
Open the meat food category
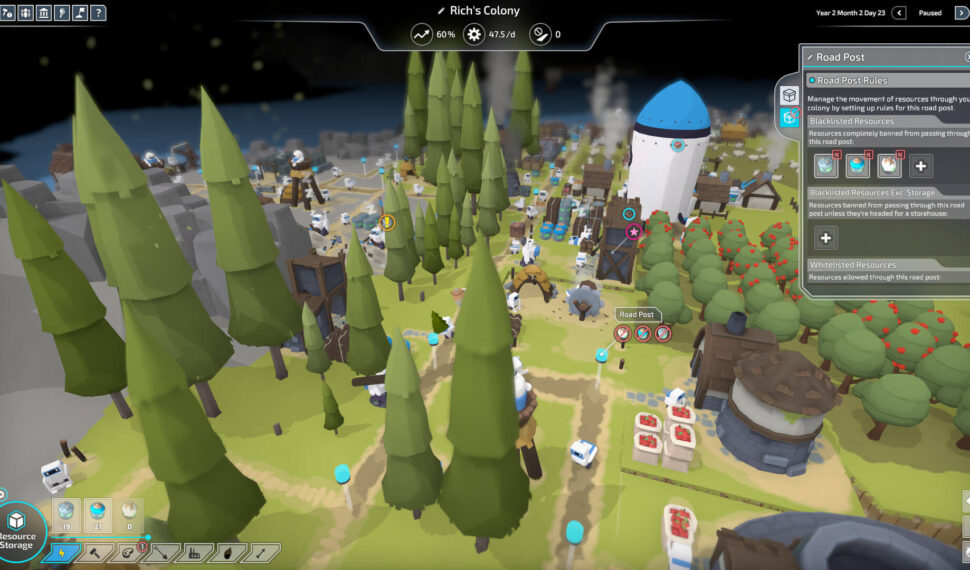(127, 551)
